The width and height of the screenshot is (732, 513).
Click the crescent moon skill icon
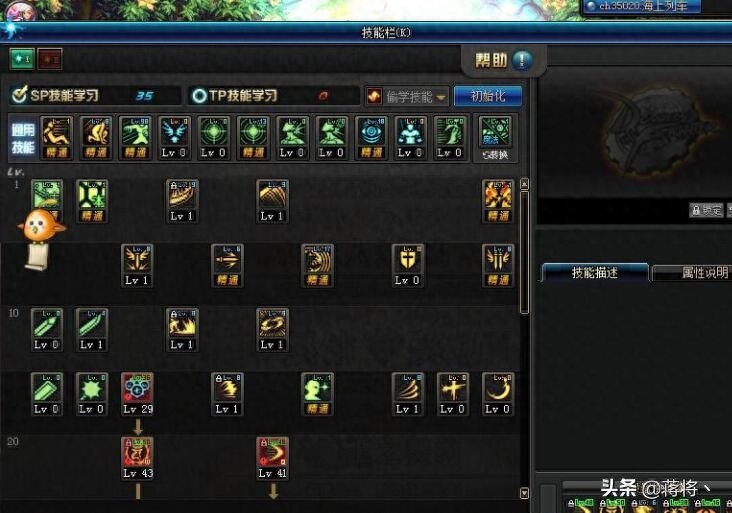(497, 392)
